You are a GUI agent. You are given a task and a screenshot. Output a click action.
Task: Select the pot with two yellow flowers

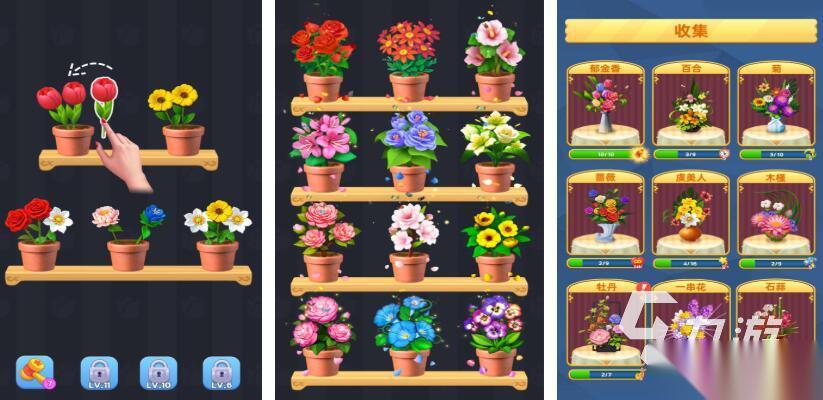[180, 123]
